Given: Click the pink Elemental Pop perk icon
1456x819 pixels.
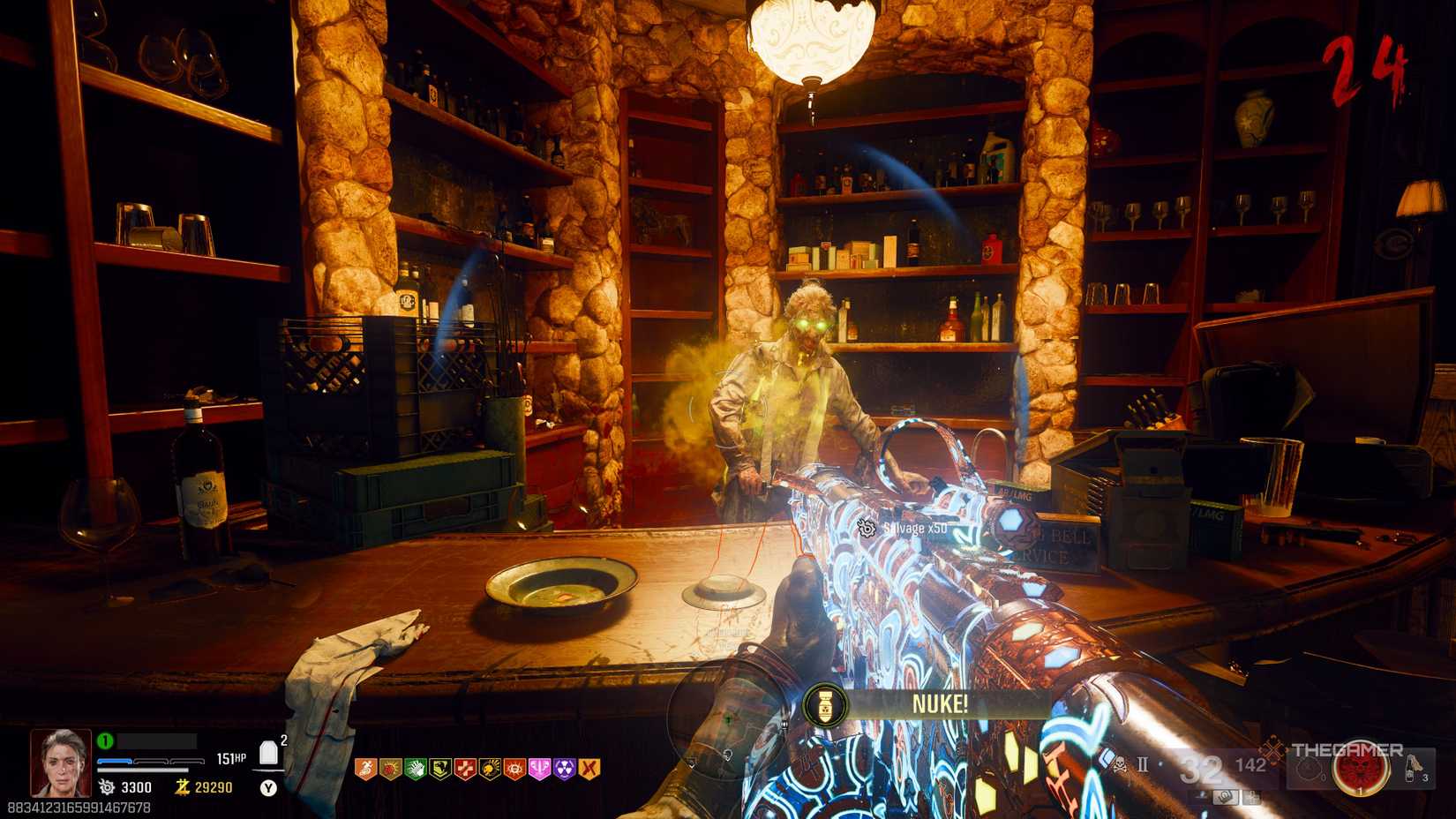Looking at the screenshot, I should [540, 768].
